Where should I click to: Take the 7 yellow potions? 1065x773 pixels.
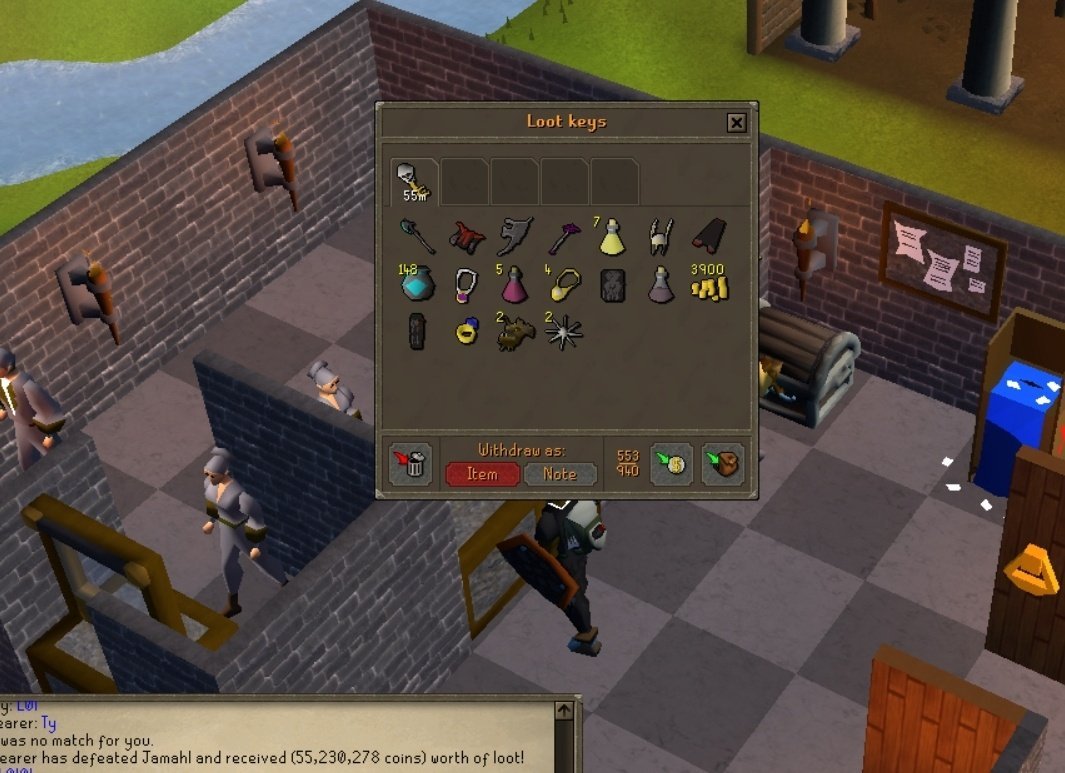pyautogui.click(x=611, y=238)
